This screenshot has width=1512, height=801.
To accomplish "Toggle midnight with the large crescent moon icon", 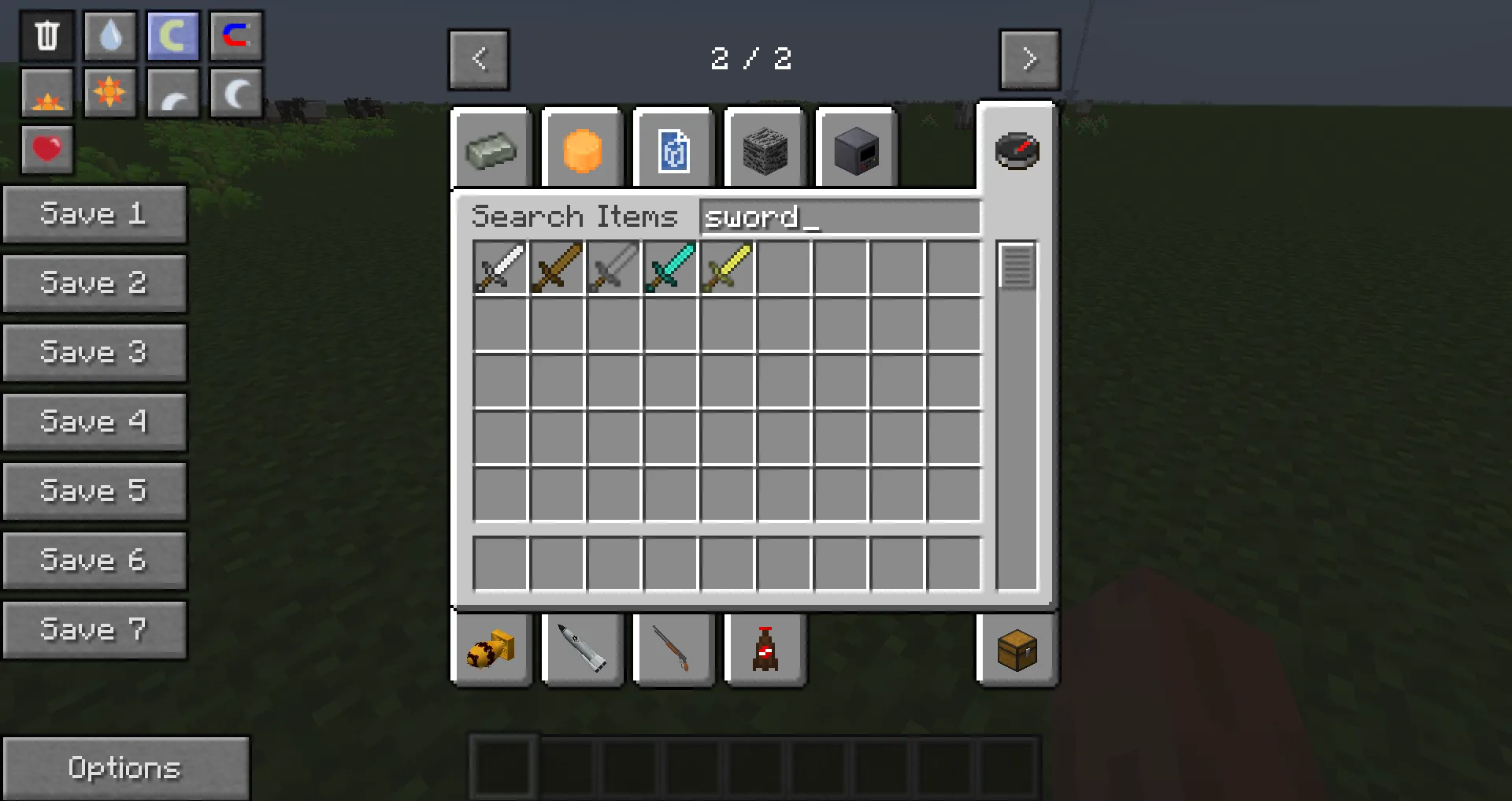I will 235,94.
